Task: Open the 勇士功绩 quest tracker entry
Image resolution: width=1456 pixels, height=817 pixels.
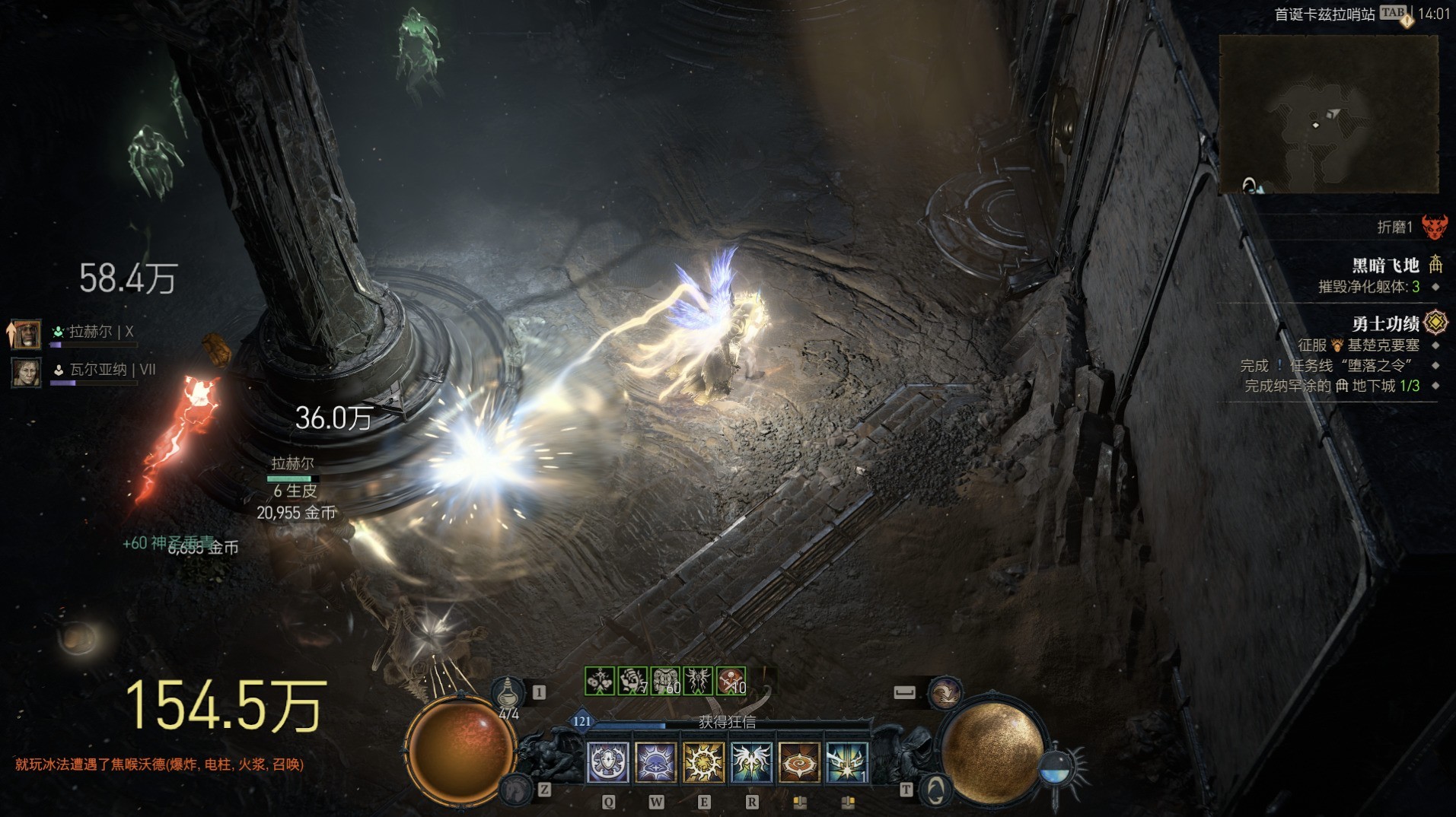Action: (x=1385, y=324)
